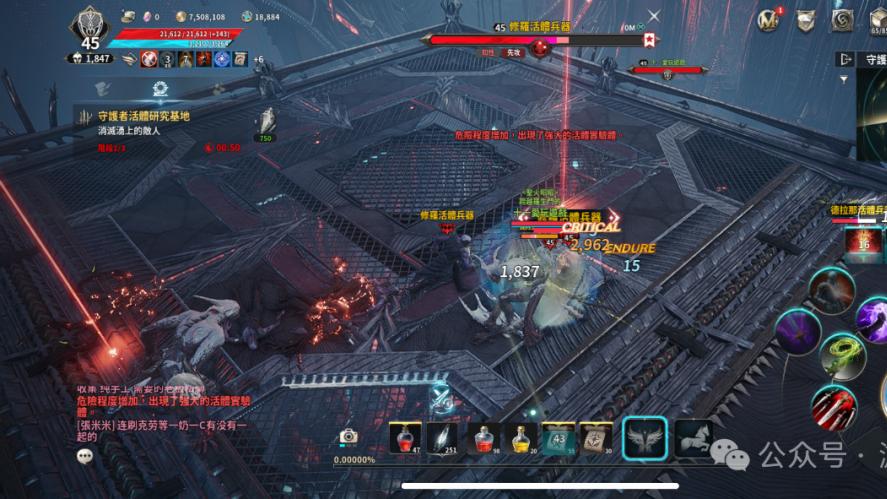Open the minimap filter funnel
This screenshot has height=499, width=887.
(845, 79)
